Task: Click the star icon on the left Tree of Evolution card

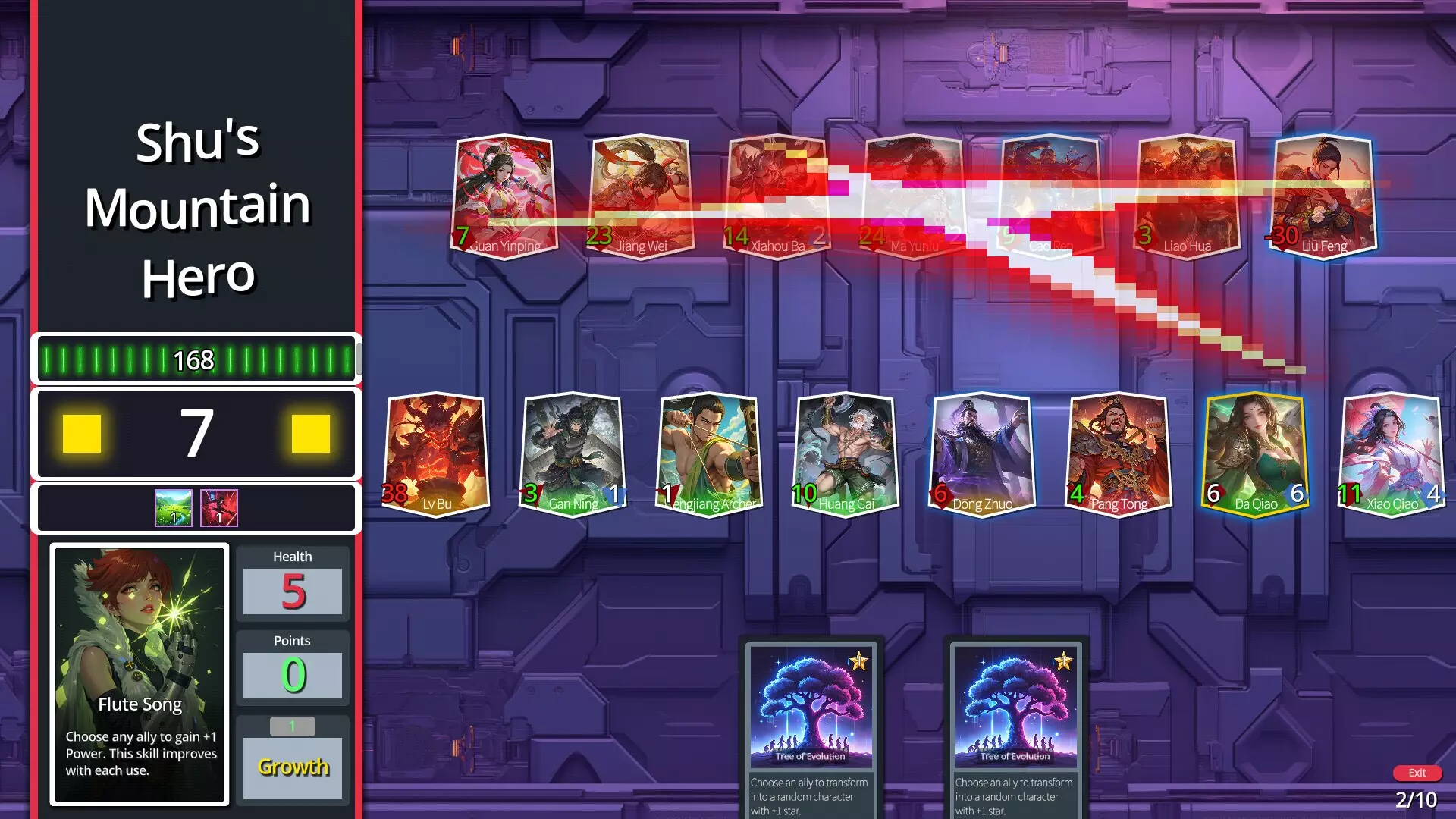Action: 859,661
